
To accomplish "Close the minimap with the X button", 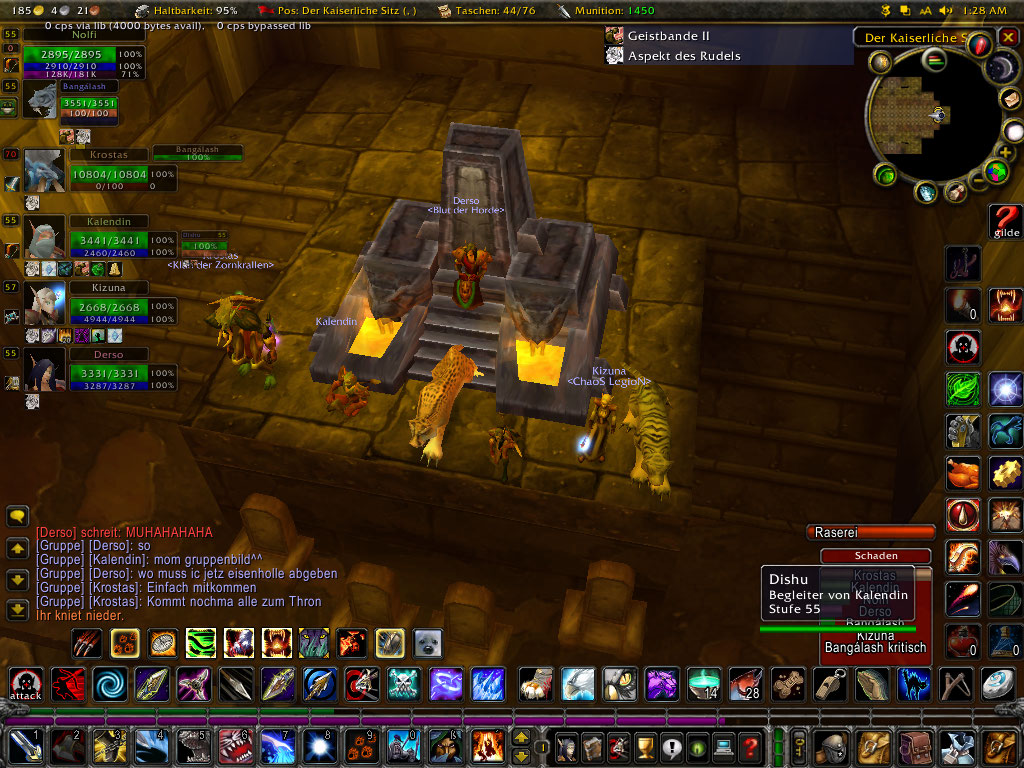I will [x=1008, y=38].
